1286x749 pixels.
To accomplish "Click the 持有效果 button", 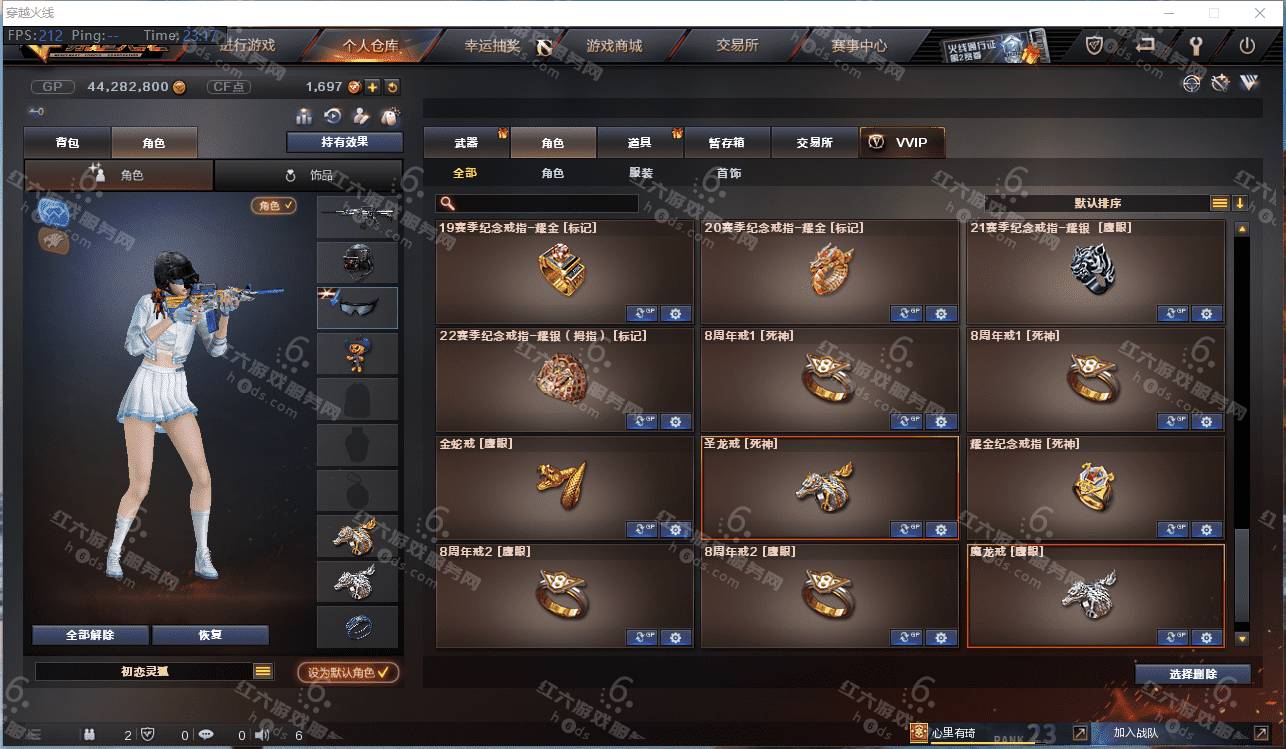I will tap(344, 142).
